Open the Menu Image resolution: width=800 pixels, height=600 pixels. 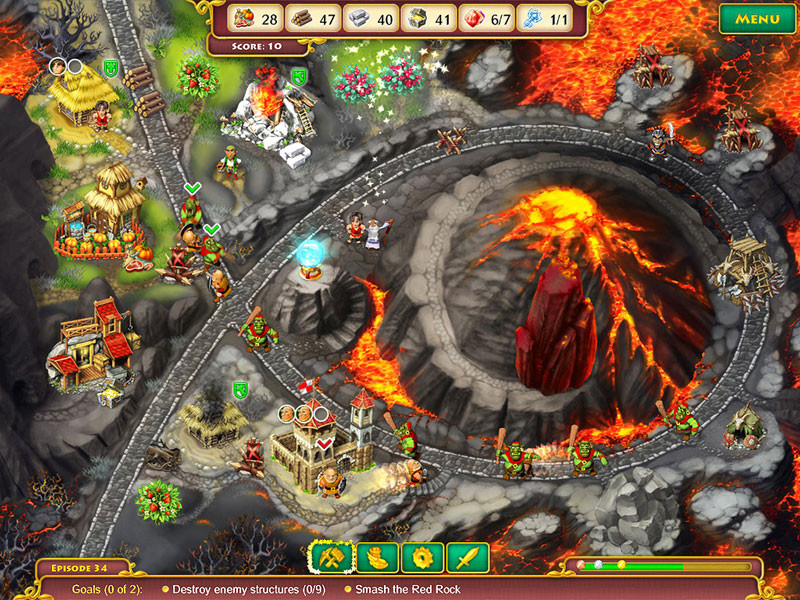coord(757,19)
